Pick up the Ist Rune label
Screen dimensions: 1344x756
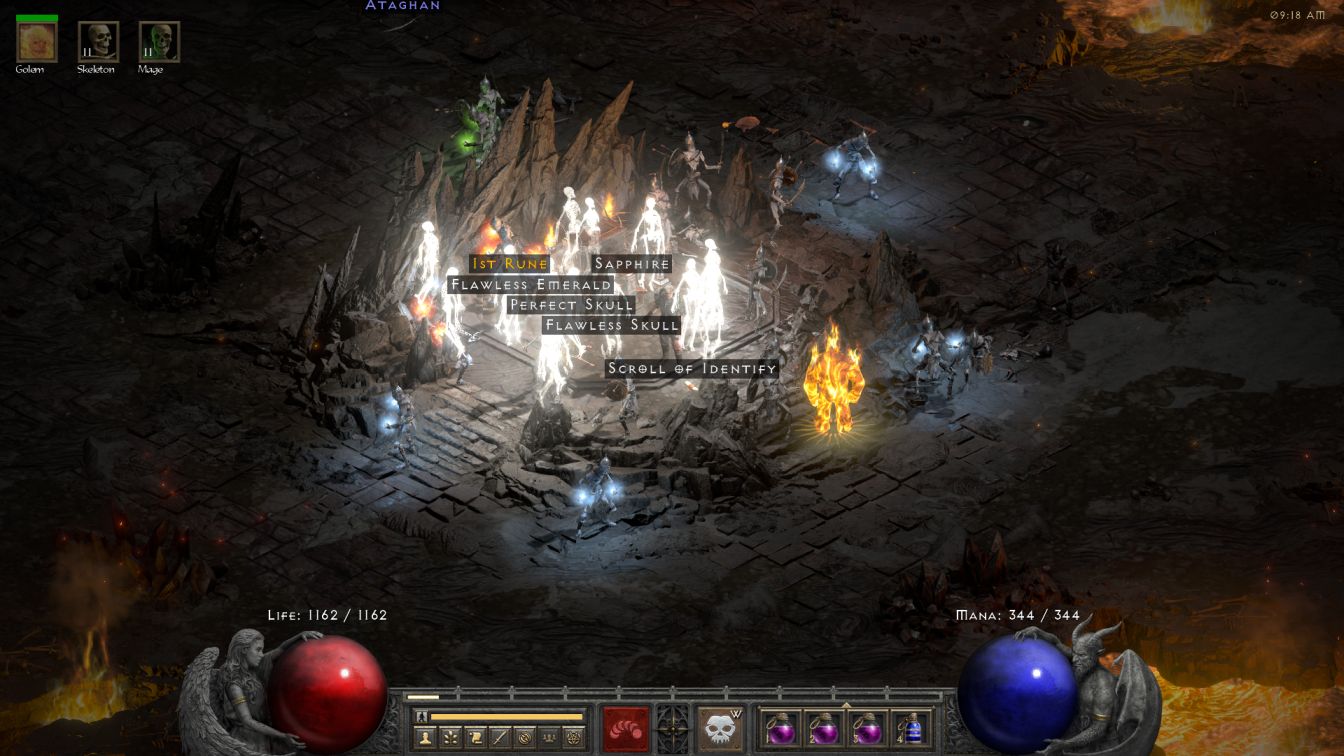[510, 264]
